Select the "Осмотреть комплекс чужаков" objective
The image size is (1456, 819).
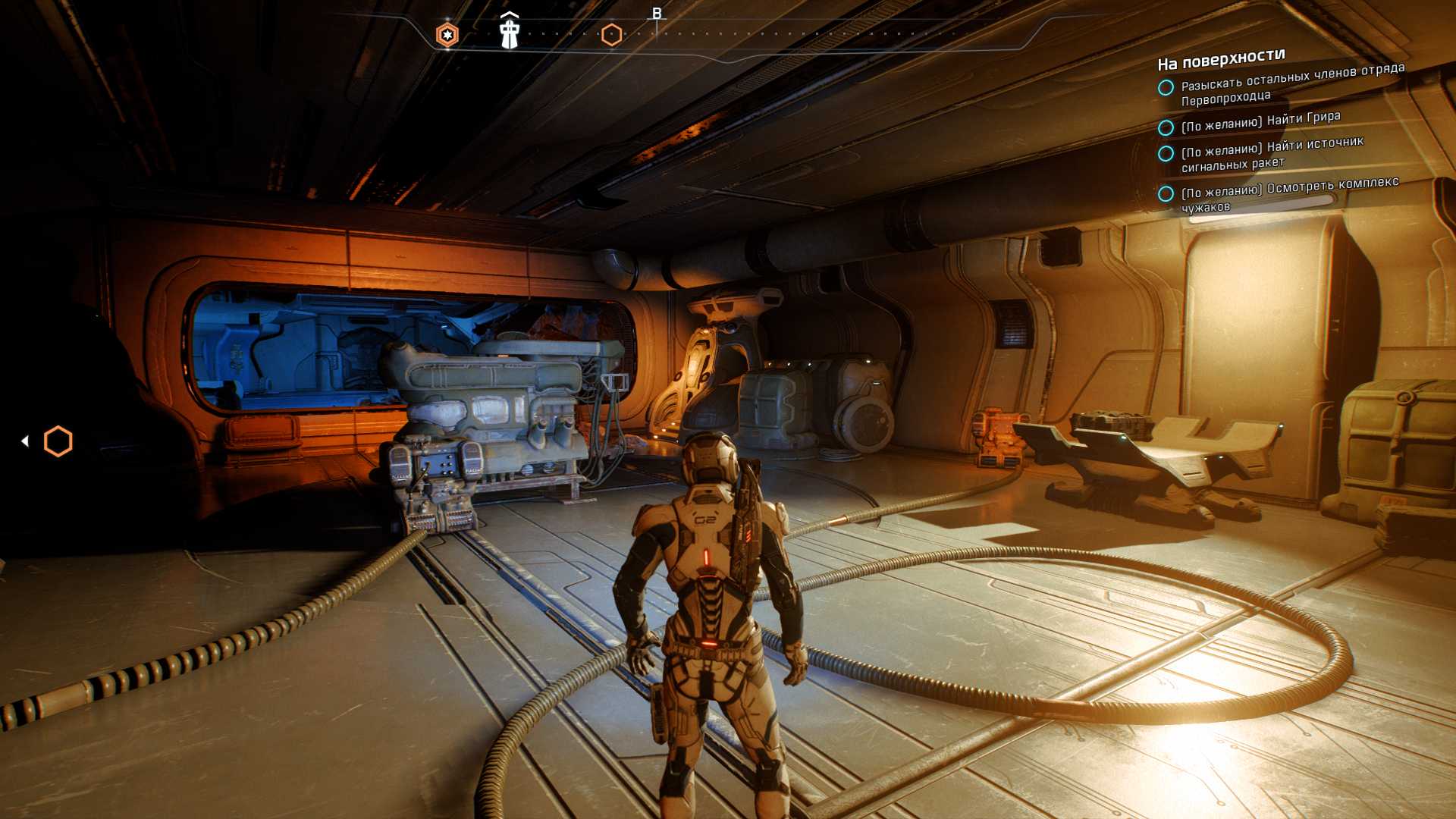[x=1289, y=193]
